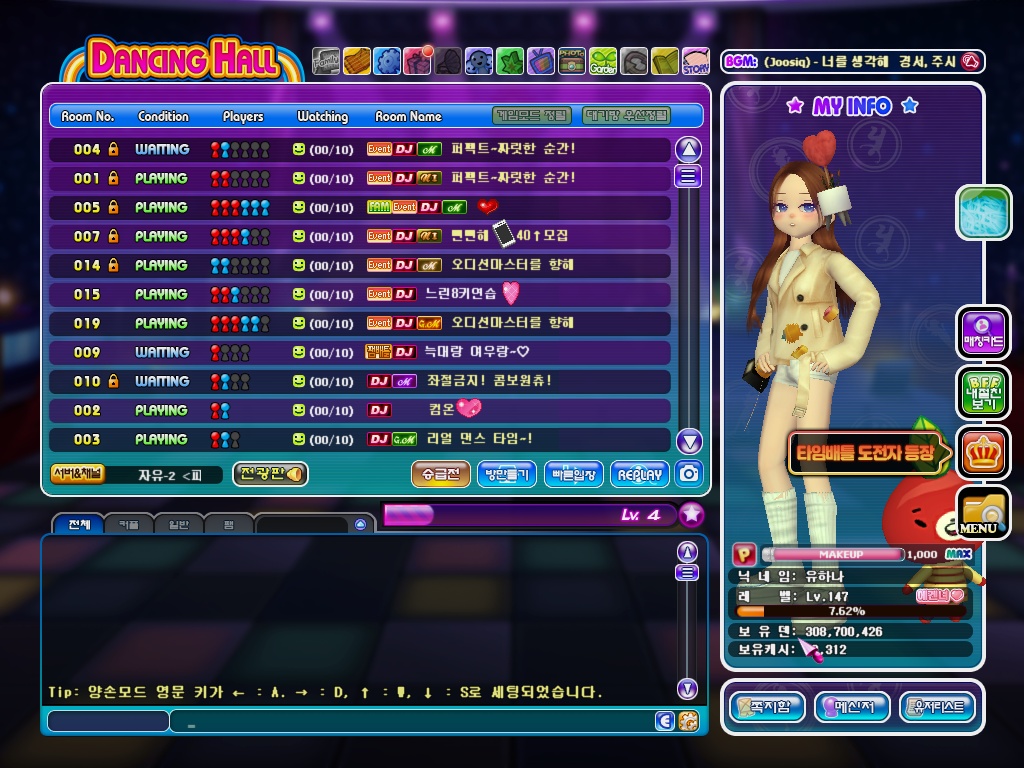
Task: Open the REPLAY button
Action: click(640, 474)
